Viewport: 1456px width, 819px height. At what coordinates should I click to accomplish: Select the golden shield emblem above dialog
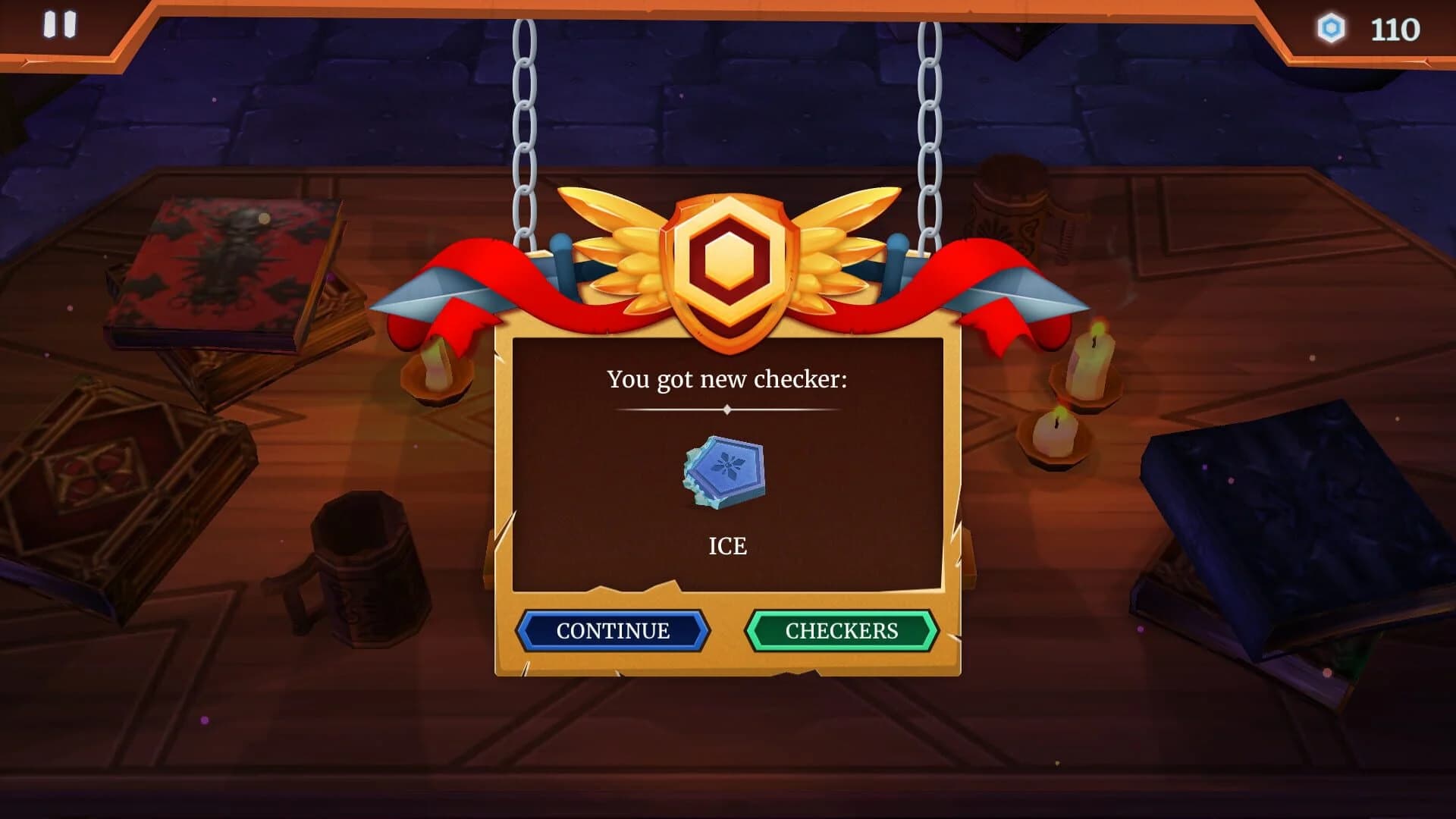[x=728, y=265]
